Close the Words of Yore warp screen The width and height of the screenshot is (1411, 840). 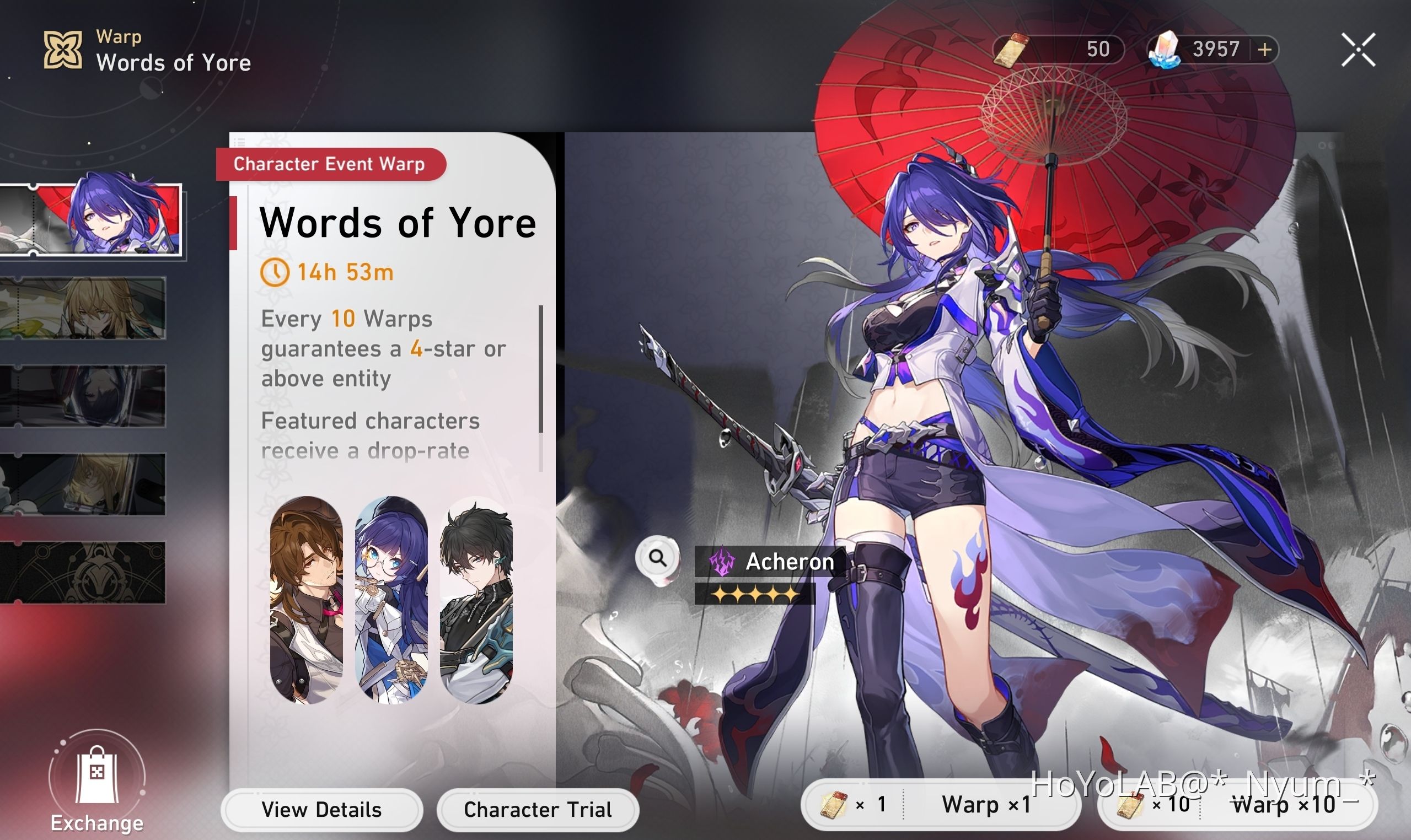click(1358, 50)
